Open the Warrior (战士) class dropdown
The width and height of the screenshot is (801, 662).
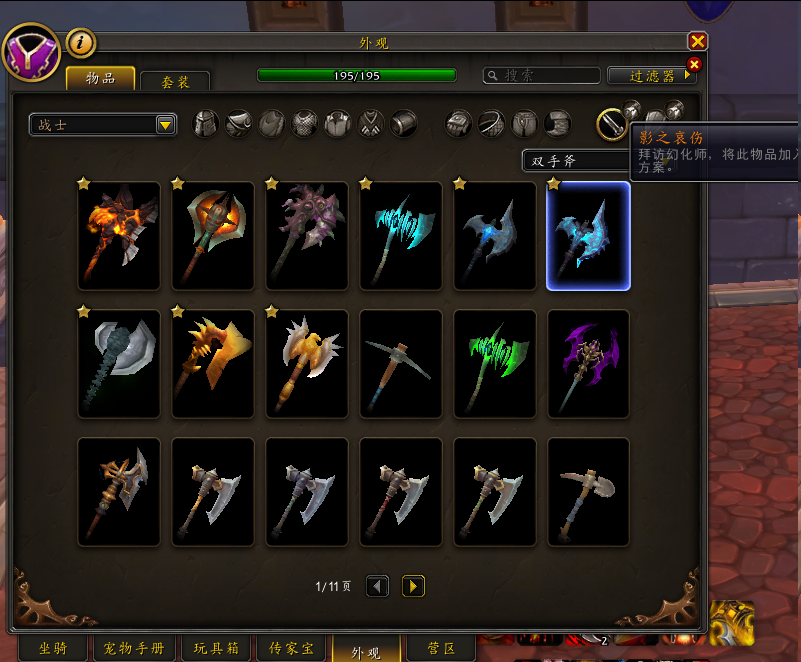103,125
